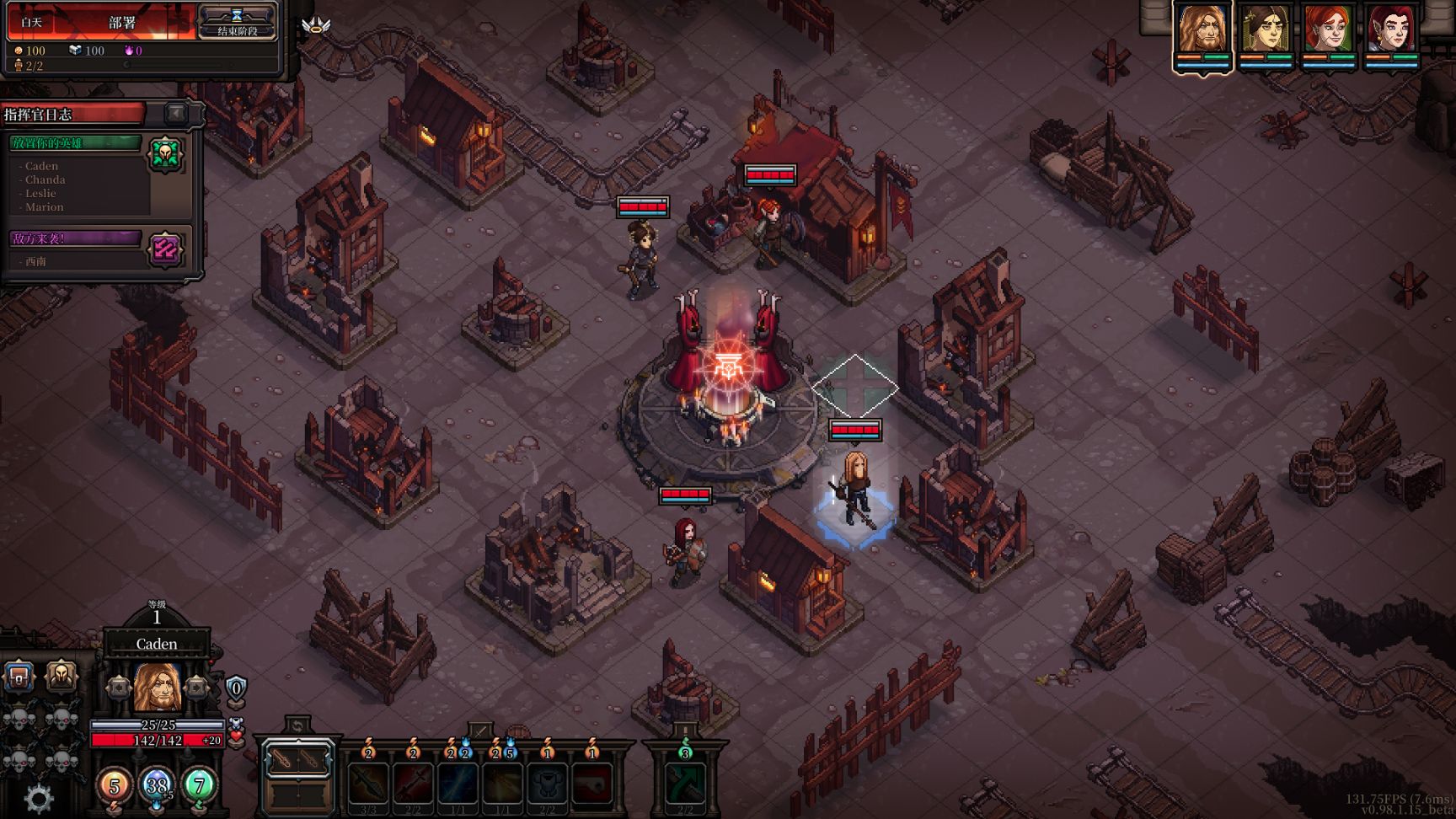Open the treasure chest inventory
The image size is (1456, 819).
[19, 676]
